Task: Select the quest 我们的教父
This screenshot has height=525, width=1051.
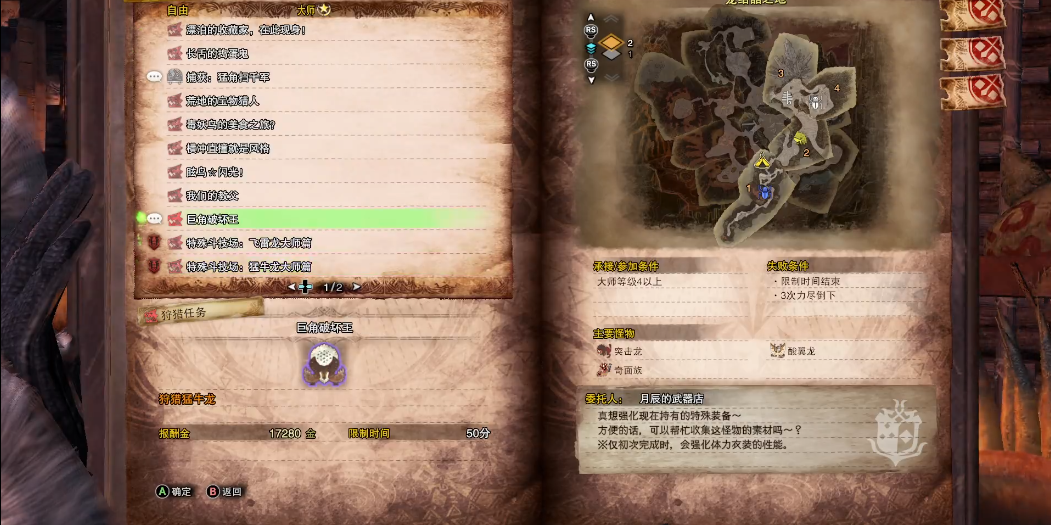Action: pyautogui.click(x=212, y=195)
